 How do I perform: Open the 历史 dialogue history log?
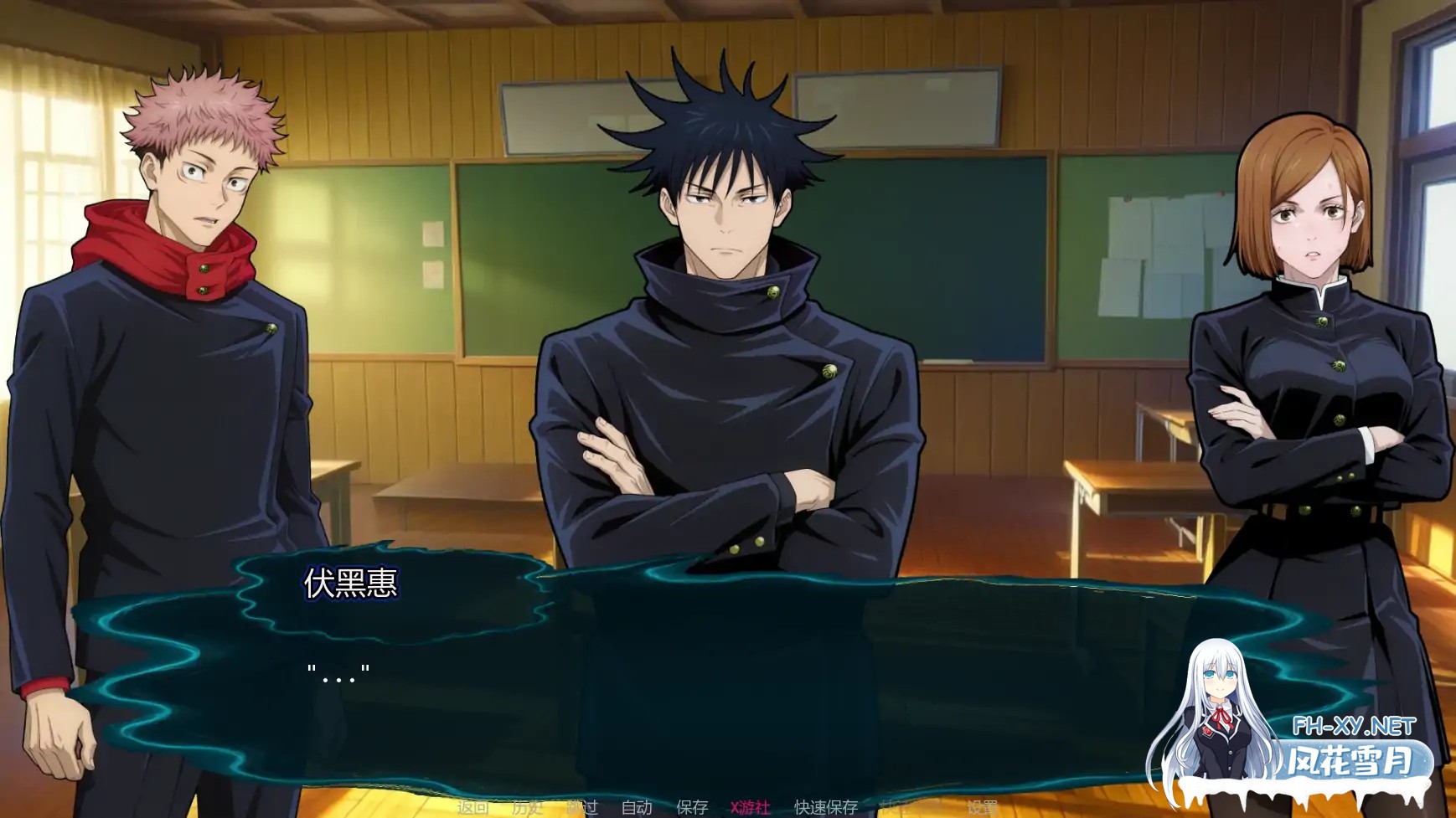pyautogui.click(x=528, y=808)
